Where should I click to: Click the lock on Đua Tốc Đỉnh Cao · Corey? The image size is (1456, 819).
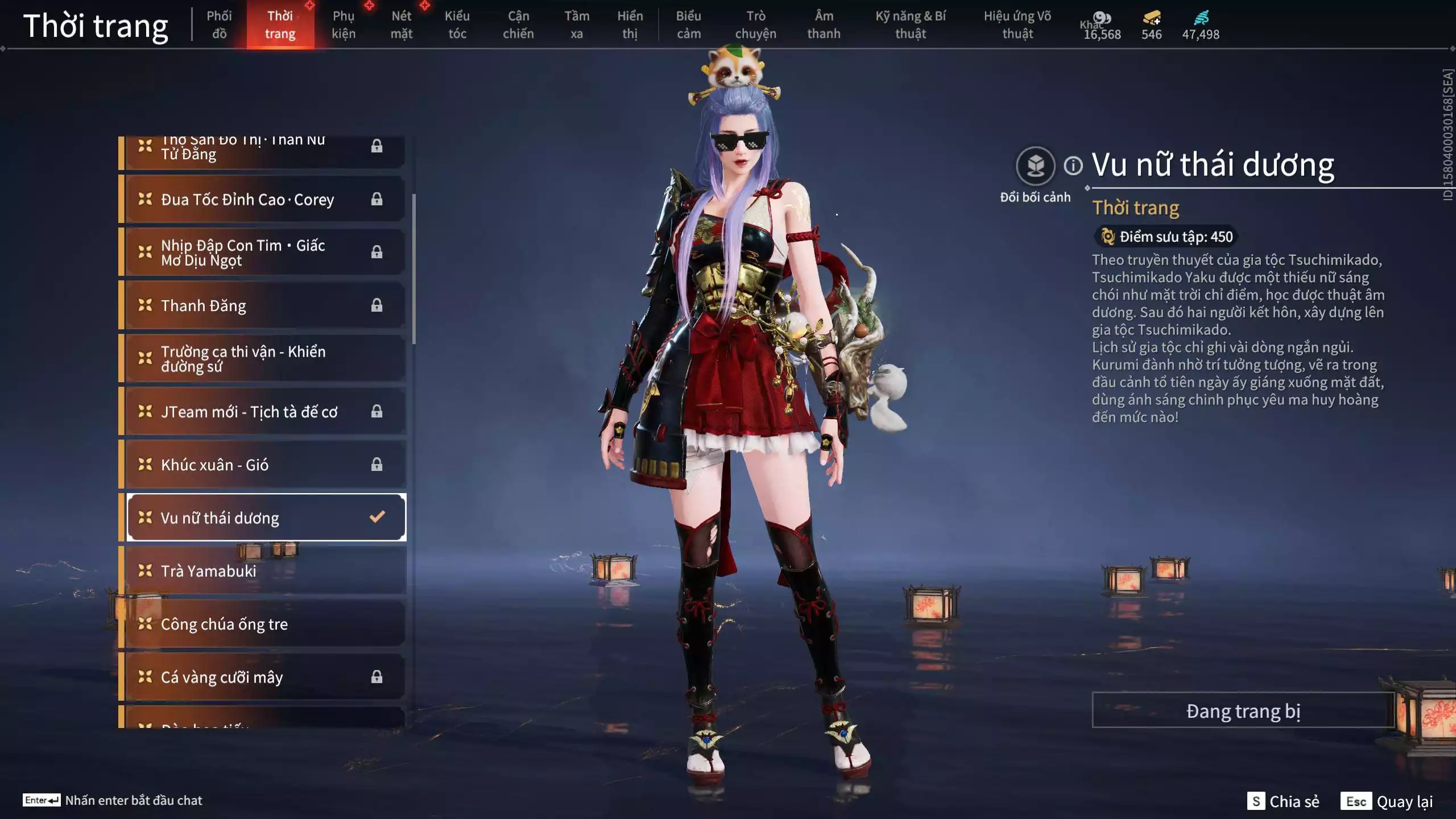coord(377,198)
